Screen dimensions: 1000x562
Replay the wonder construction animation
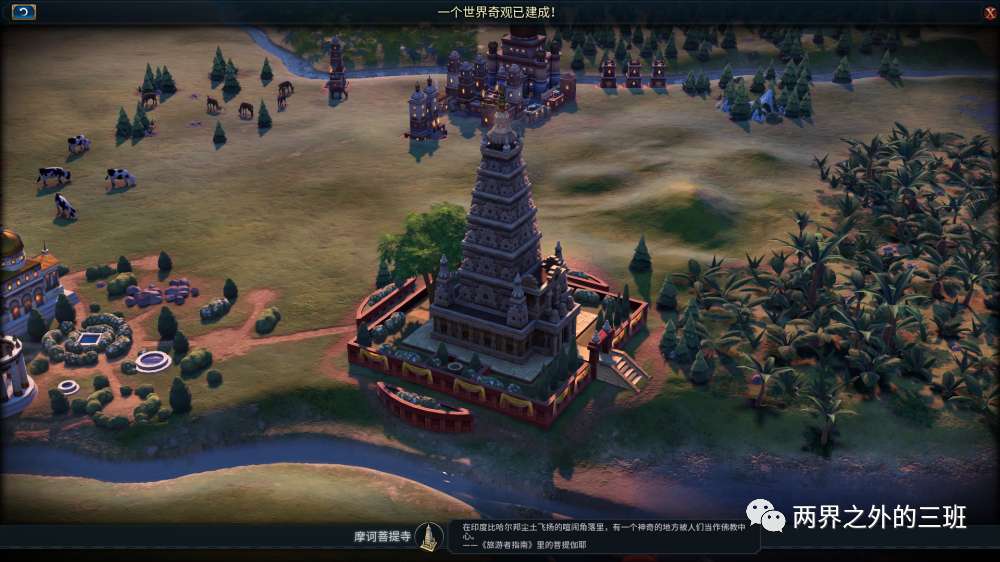tap(23, 12)
